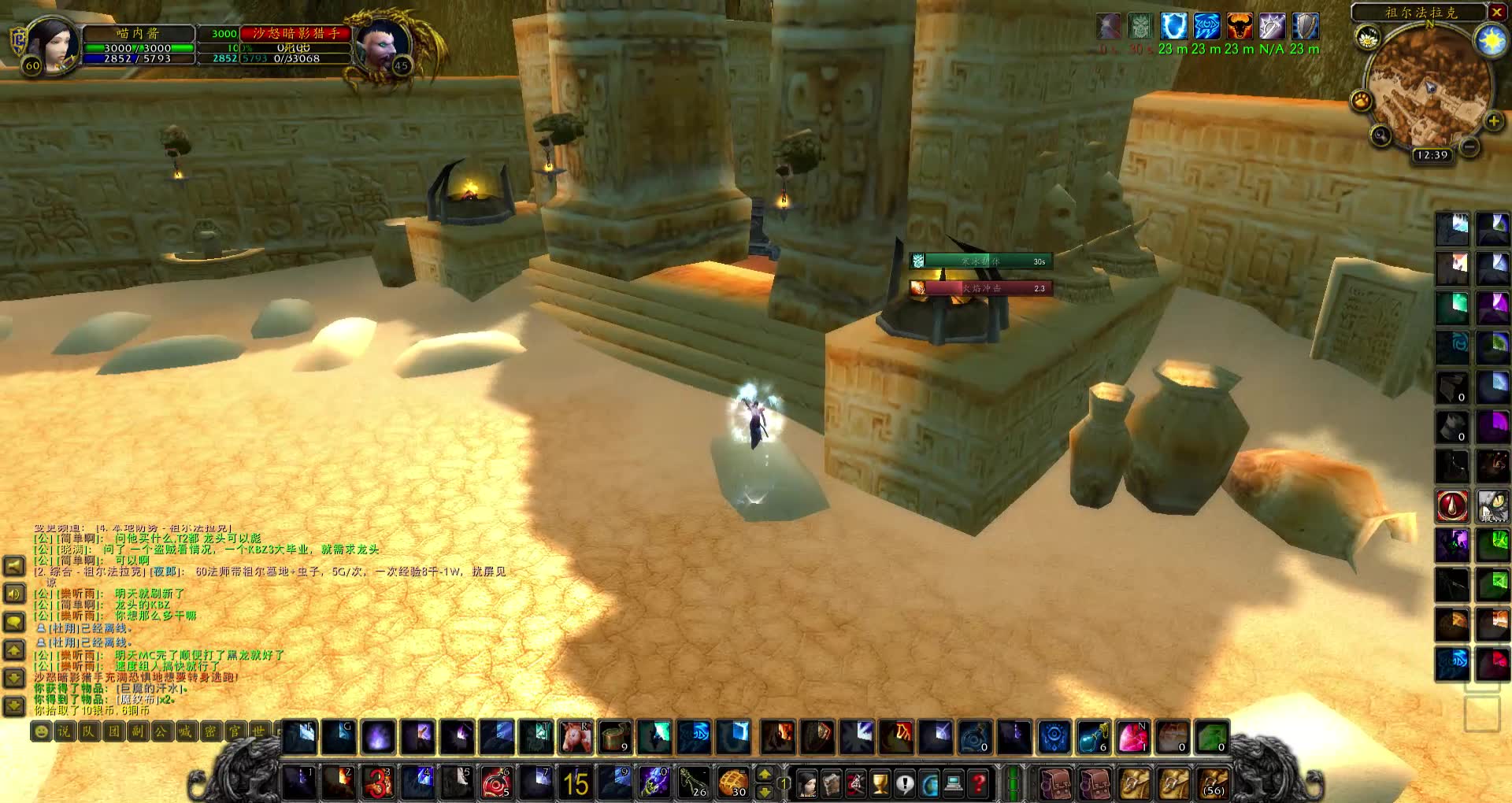
Task: Use the bandage item with 9 count
Action: click(615, 738)
